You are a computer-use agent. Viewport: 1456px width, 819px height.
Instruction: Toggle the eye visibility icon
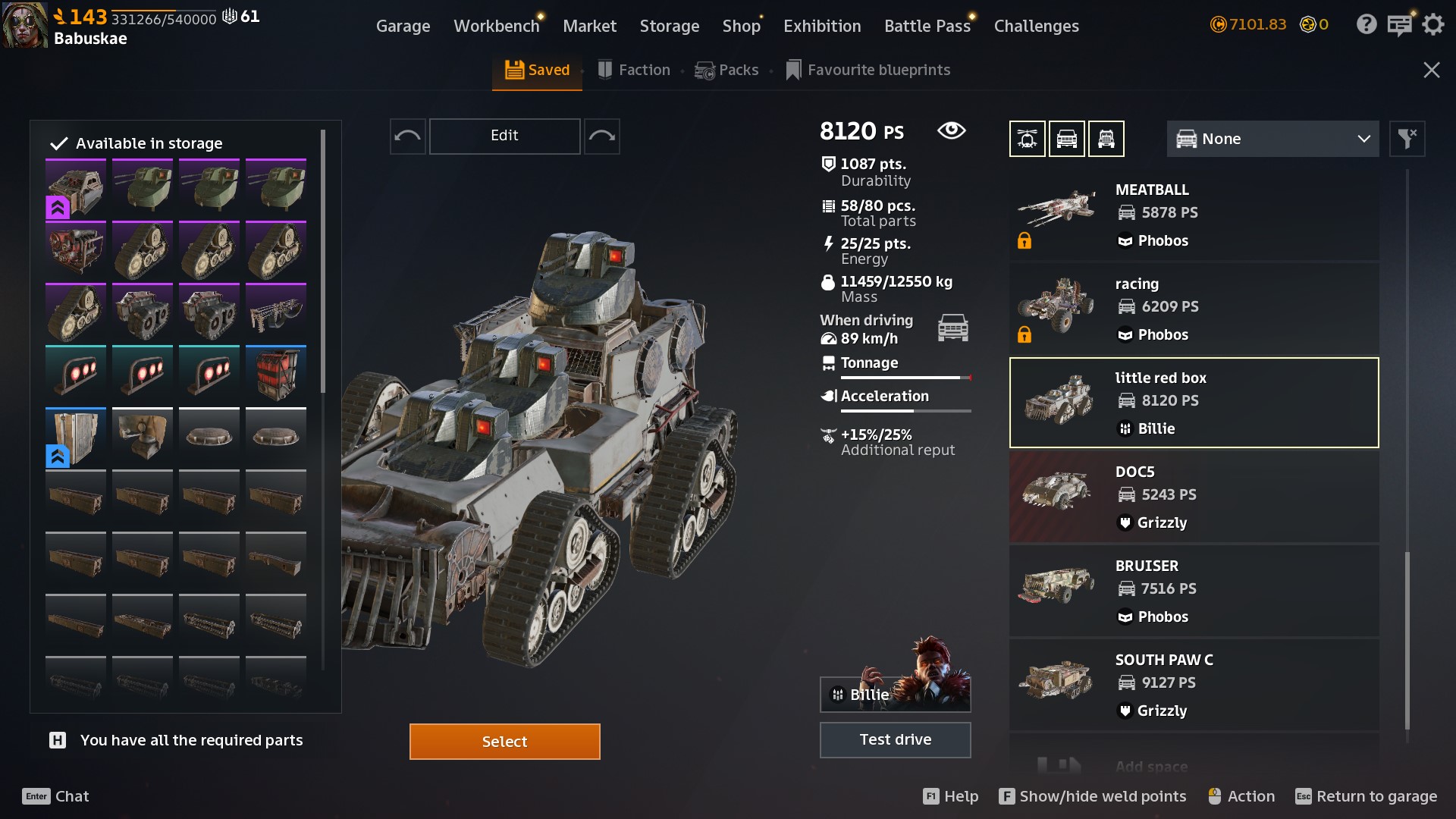click(951, 130)
